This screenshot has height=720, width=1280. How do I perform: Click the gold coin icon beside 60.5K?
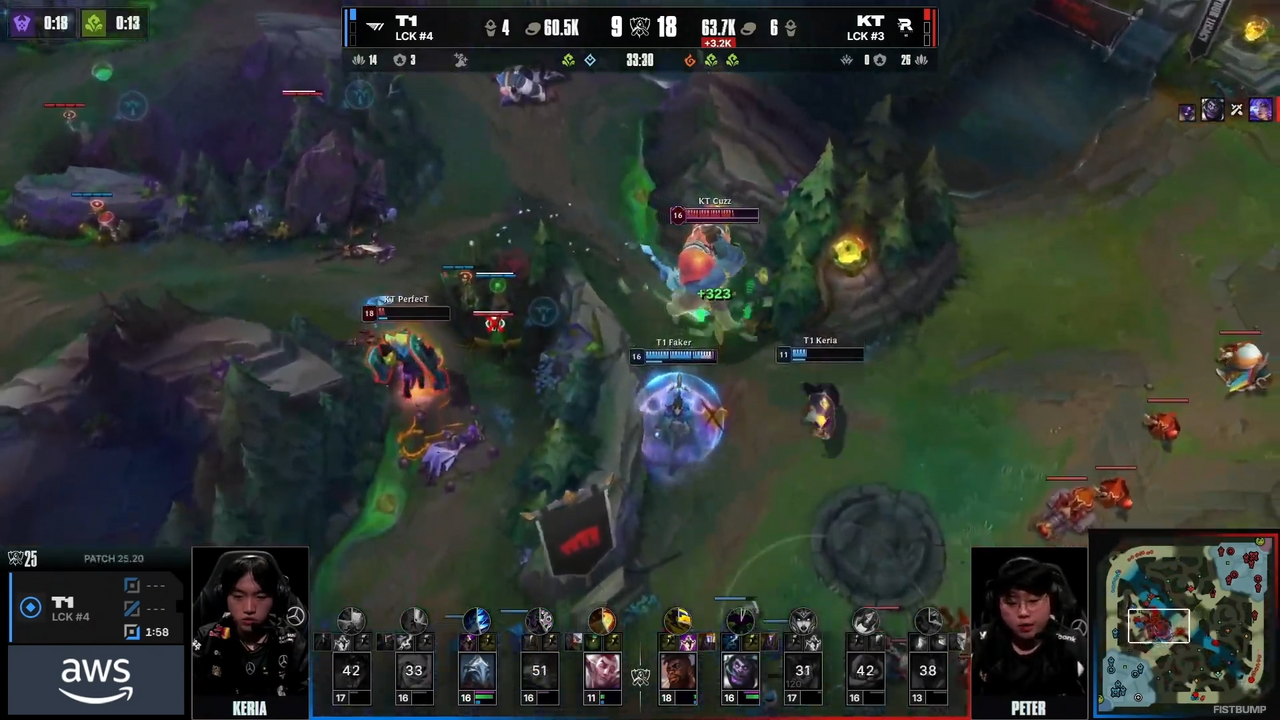[531, 28]
